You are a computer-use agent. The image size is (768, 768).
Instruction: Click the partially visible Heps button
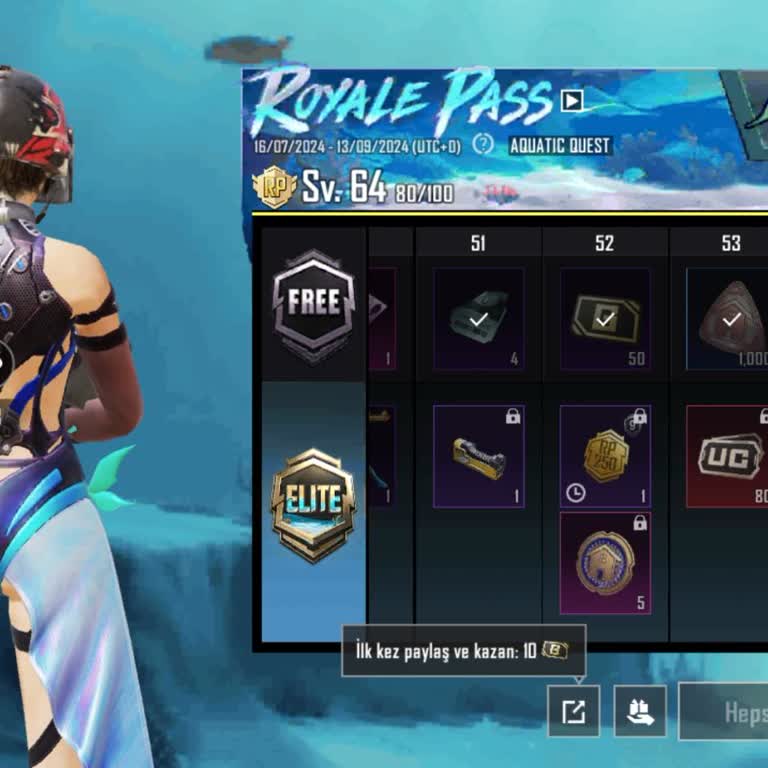(x=724, y=712)
